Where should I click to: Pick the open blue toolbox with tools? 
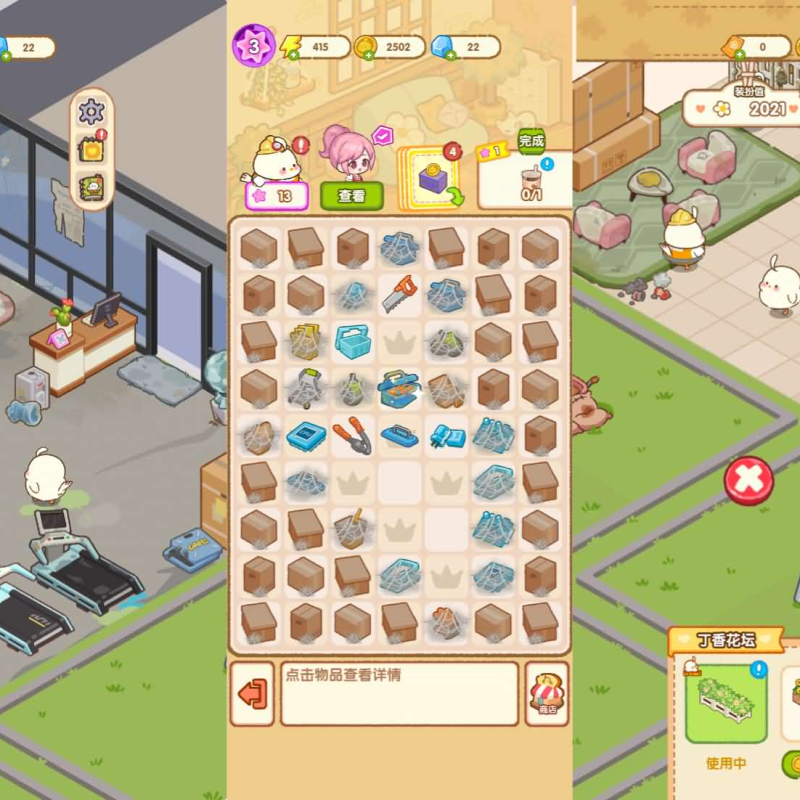[x=399, y=388]
